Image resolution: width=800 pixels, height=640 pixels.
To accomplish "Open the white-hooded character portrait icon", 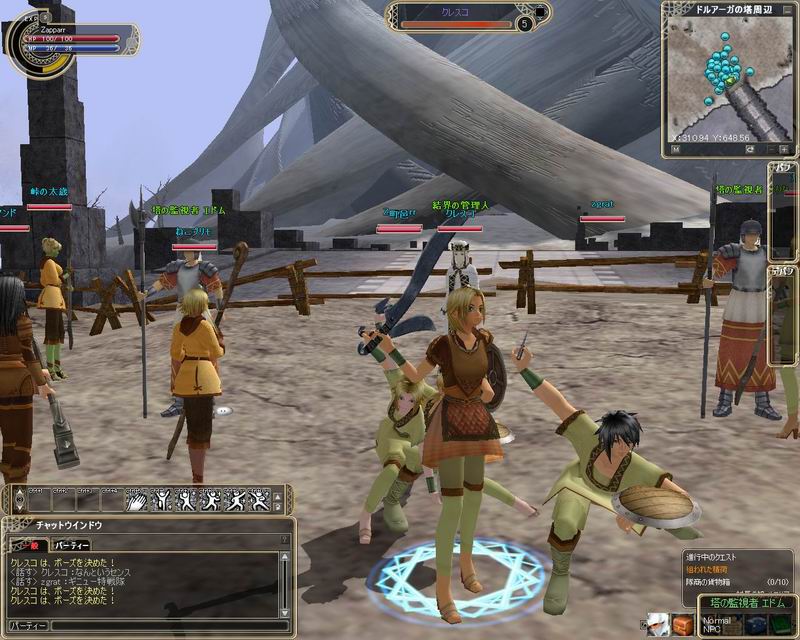I will click(657, 626).
